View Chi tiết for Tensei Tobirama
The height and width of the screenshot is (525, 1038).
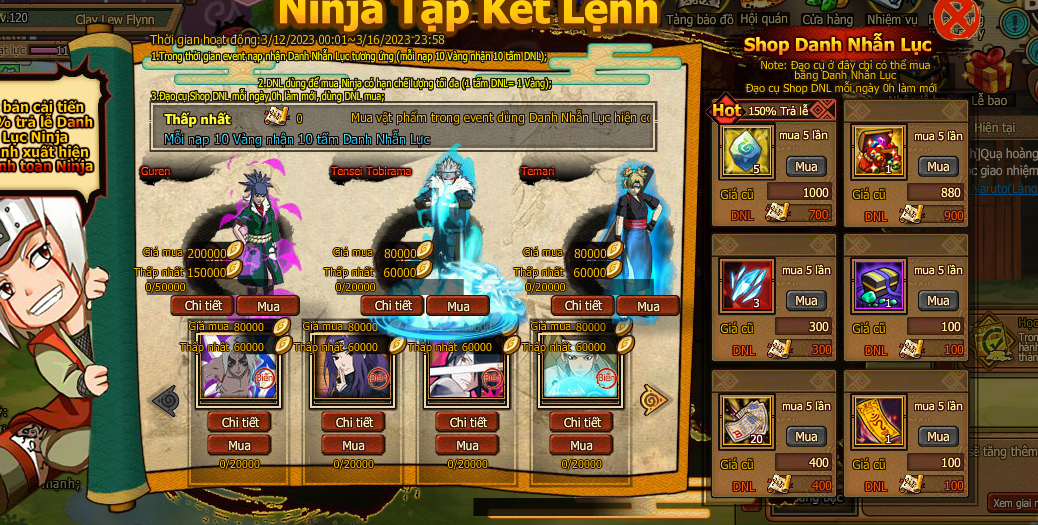coord(393,305)
